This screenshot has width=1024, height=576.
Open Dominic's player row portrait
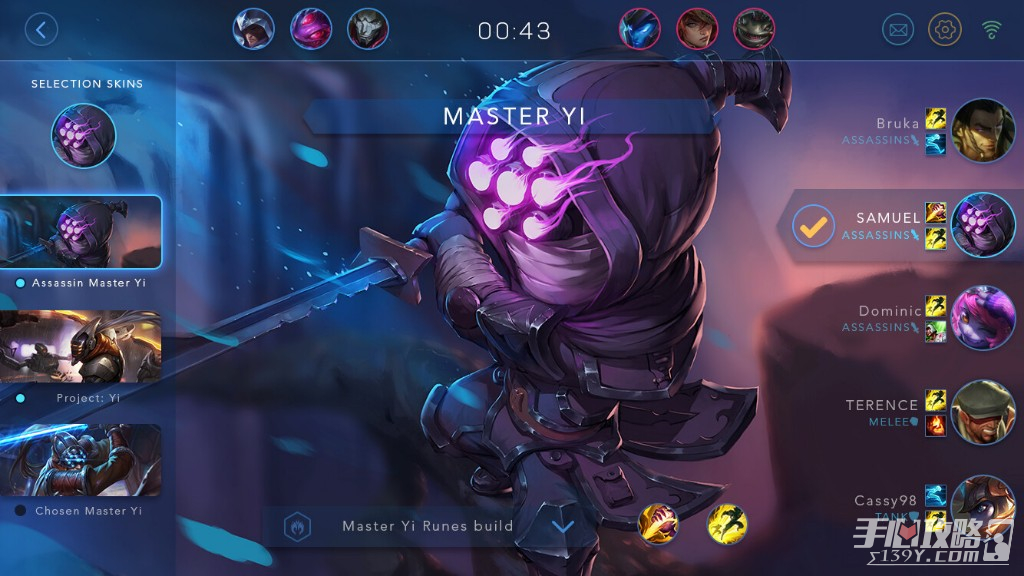(x=983, y=317)
